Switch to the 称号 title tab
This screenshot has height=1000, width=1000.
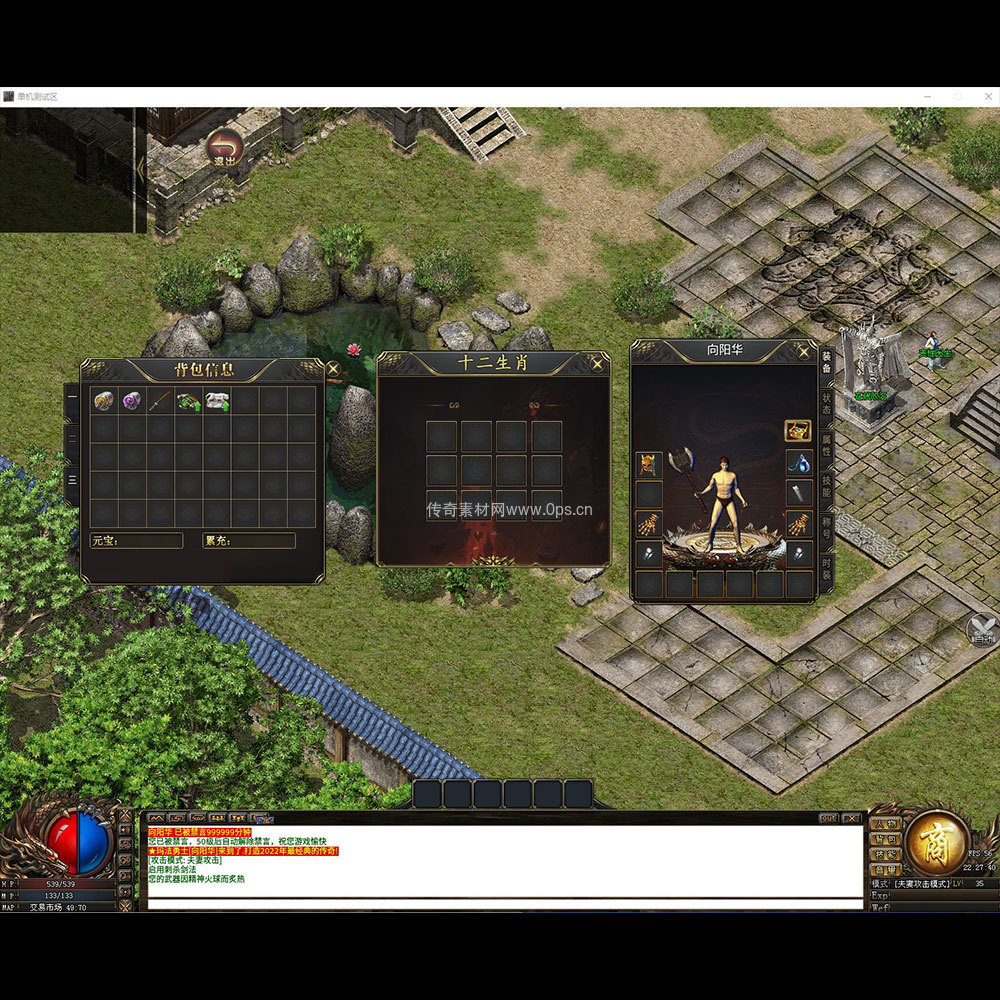[x=827, y=528]
